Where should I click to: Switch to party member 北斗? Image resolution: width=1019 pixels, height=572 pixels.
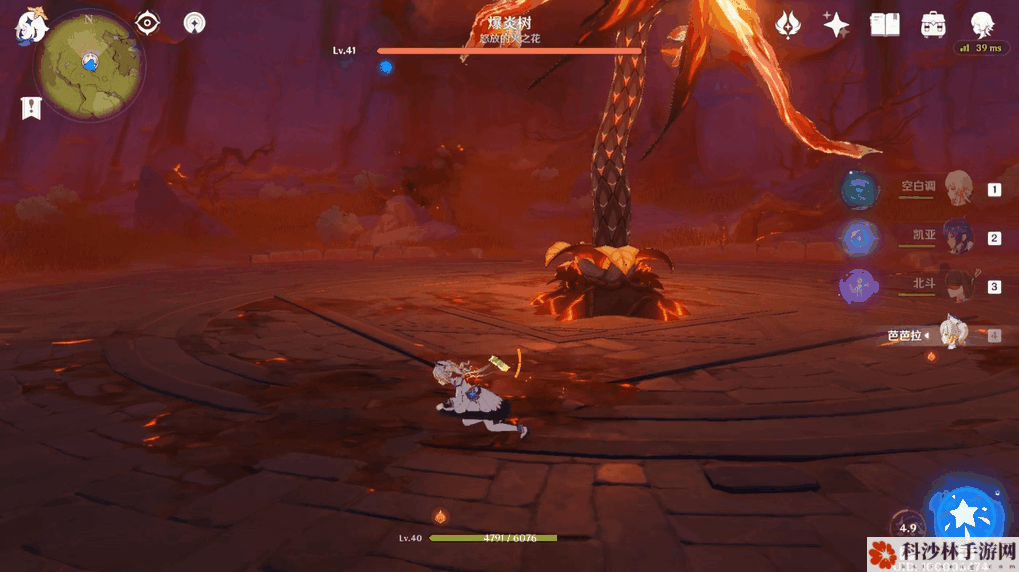point(958,287)
